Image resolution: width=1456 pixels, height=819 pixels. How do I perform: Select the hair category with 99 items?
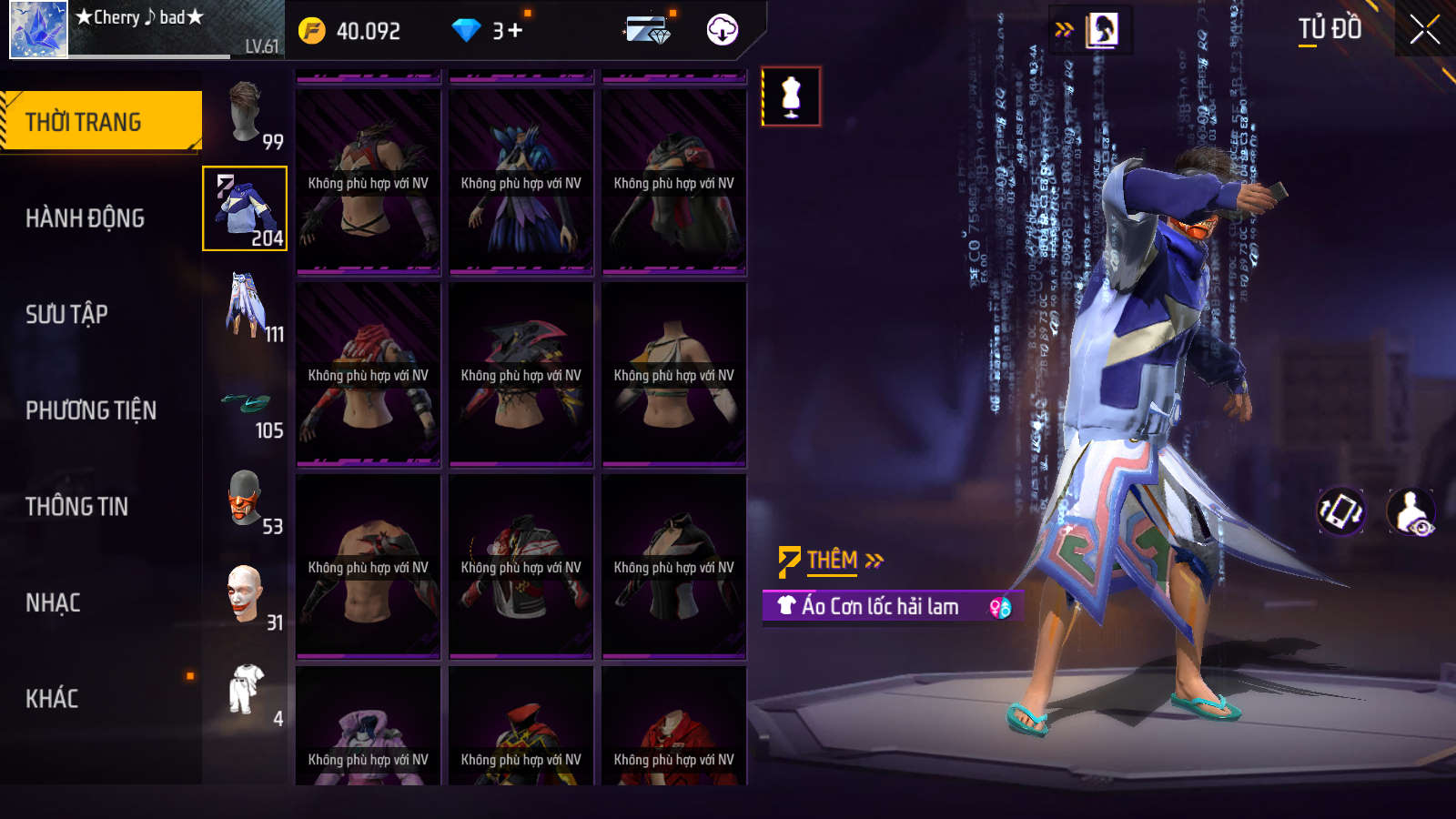(246, 113)
